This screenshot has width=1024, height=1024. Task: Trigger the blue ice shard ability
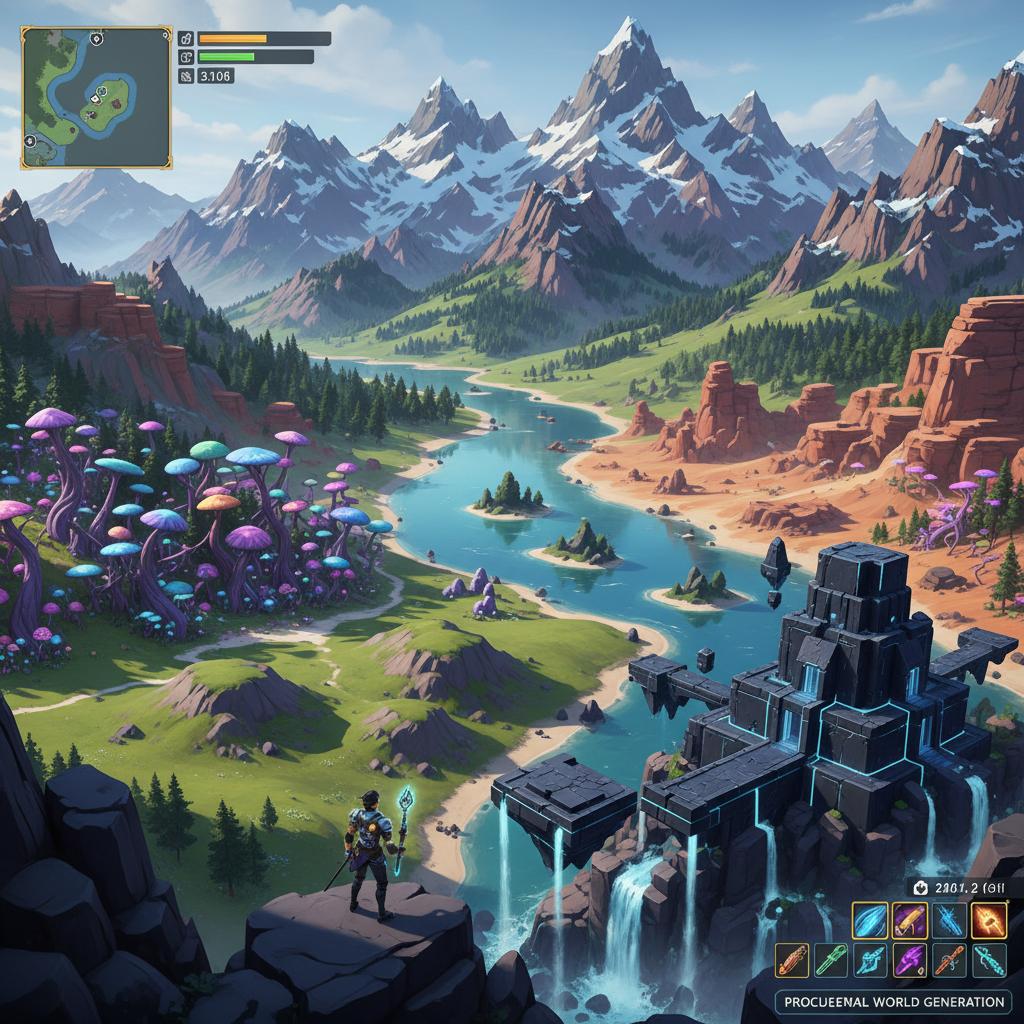[x=949, y=920]
